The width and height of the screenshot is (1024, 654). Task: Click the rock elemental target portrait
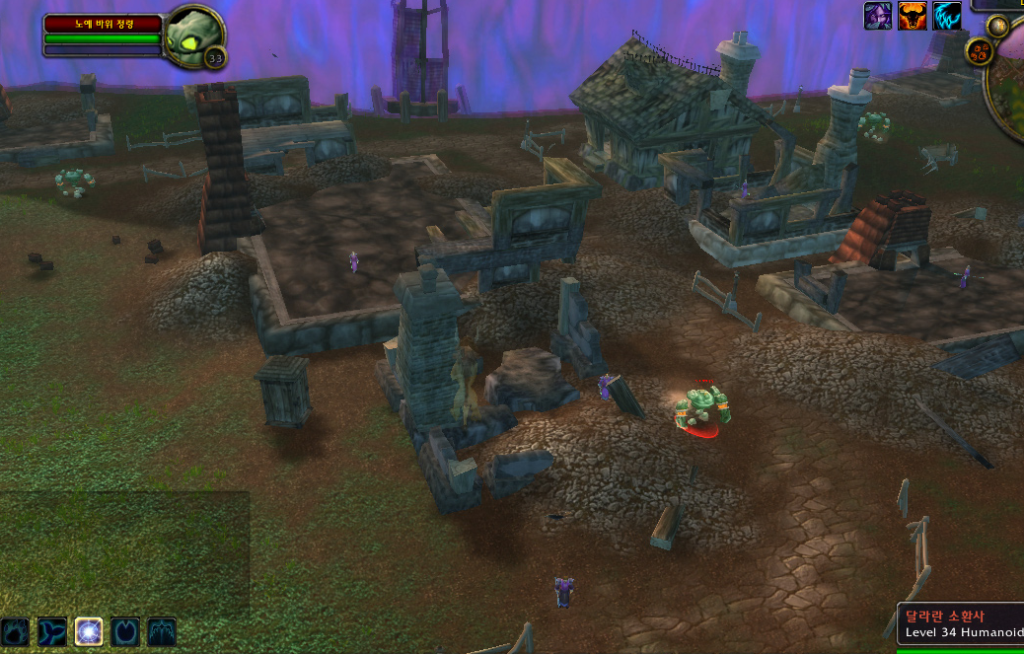coord(191,33)
